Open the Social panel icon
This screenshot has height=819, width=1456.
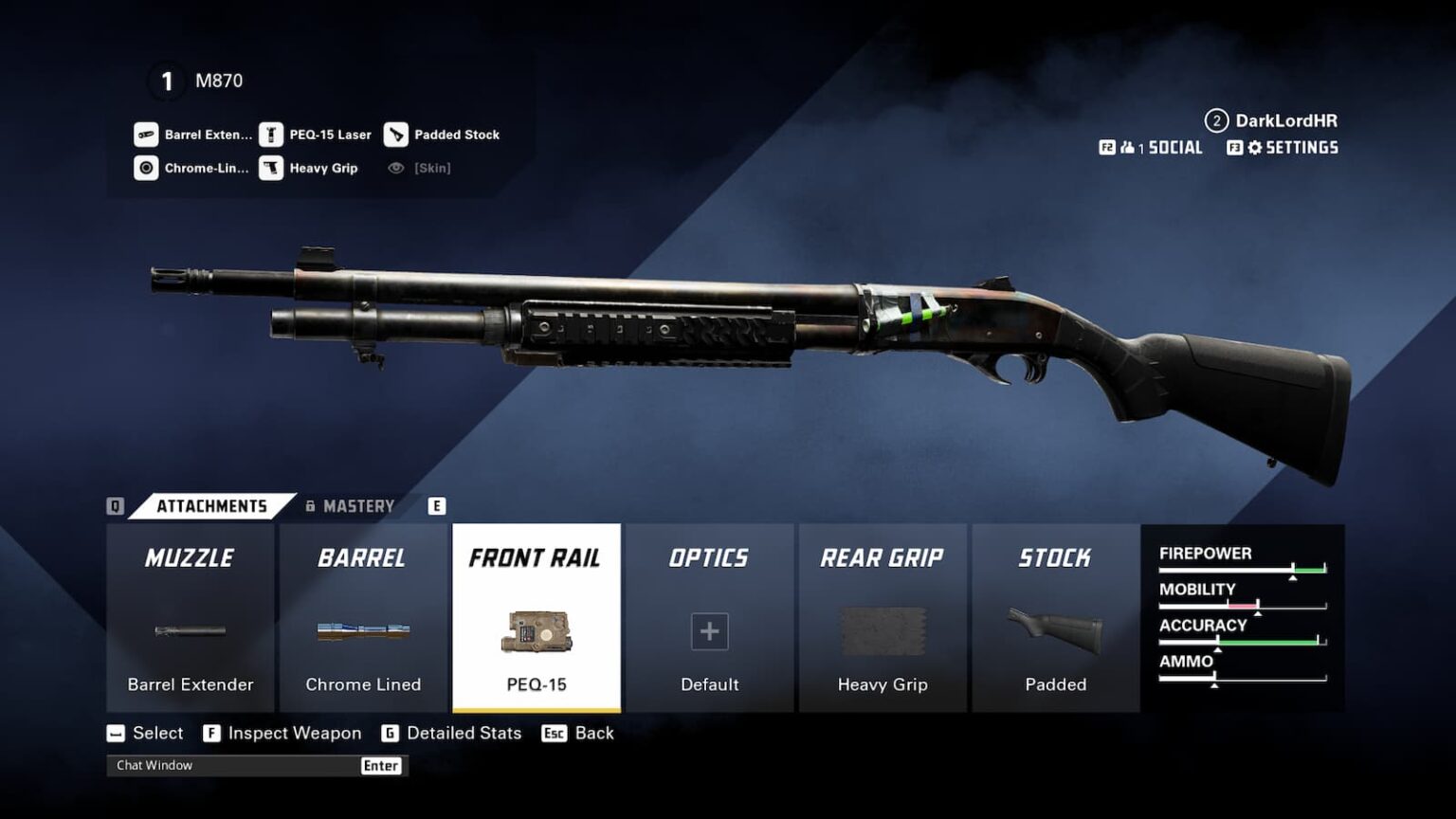pyautogui.click(x=1126, y=148)
